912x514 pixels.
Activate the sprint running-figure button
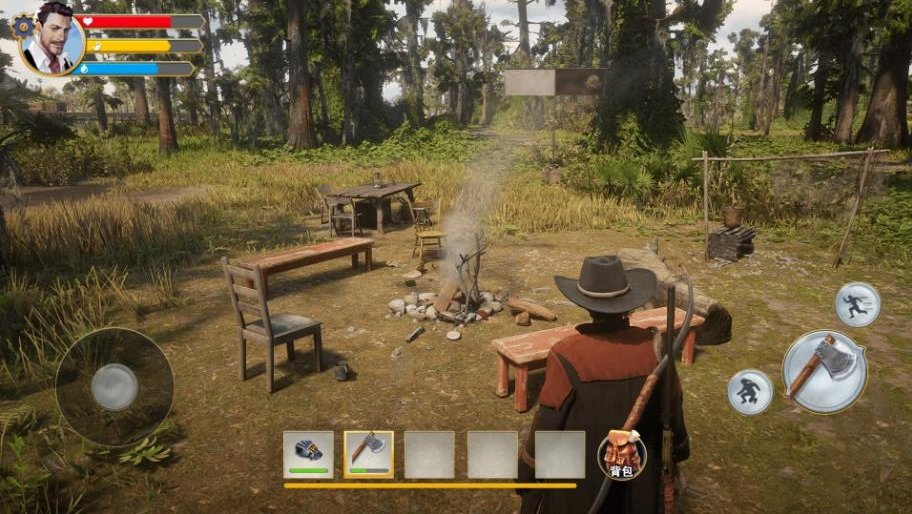pos(857,304)
